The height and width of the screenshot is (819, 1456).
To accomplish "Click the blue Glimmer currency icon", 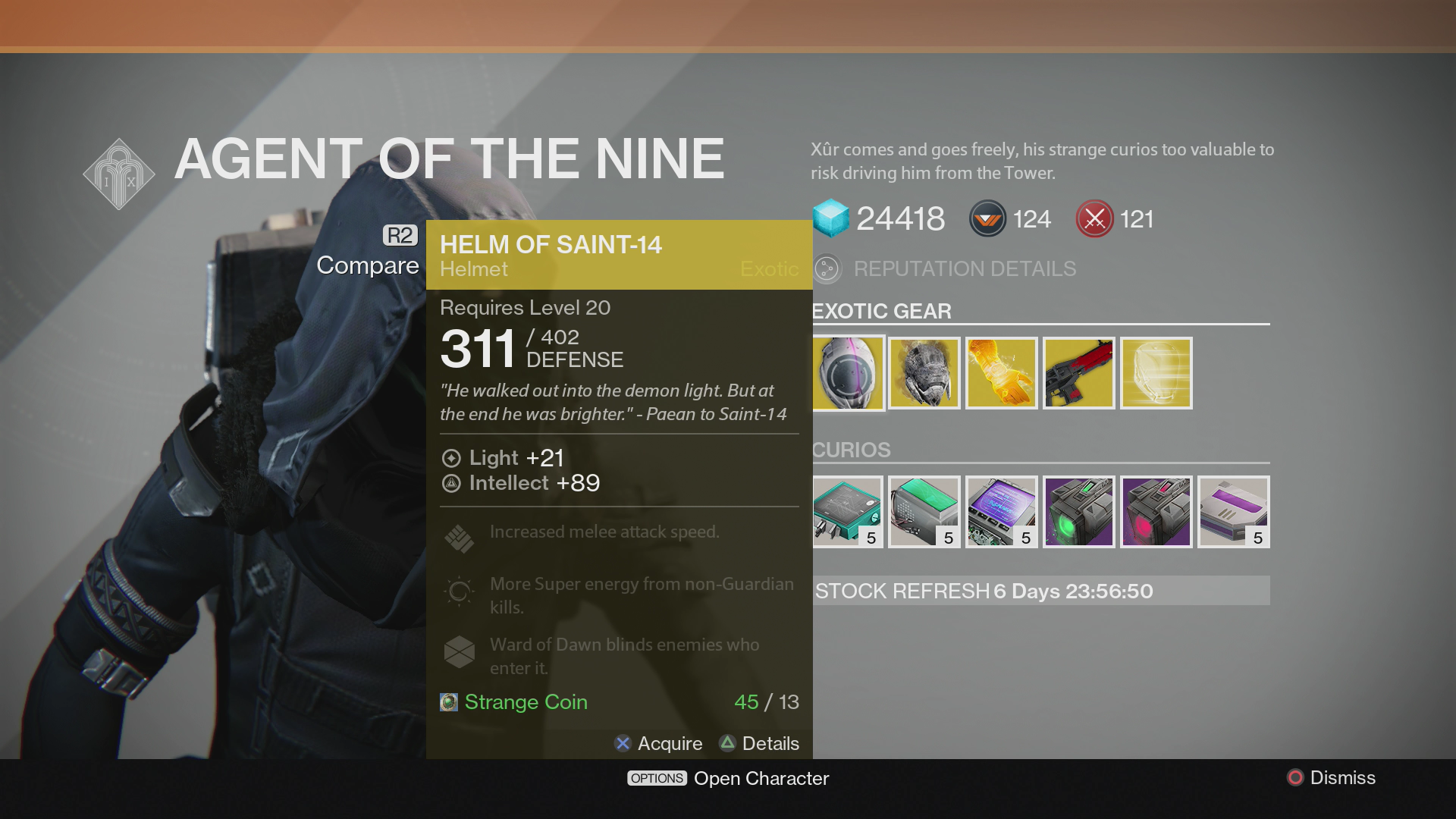I will tap(831, 218).
